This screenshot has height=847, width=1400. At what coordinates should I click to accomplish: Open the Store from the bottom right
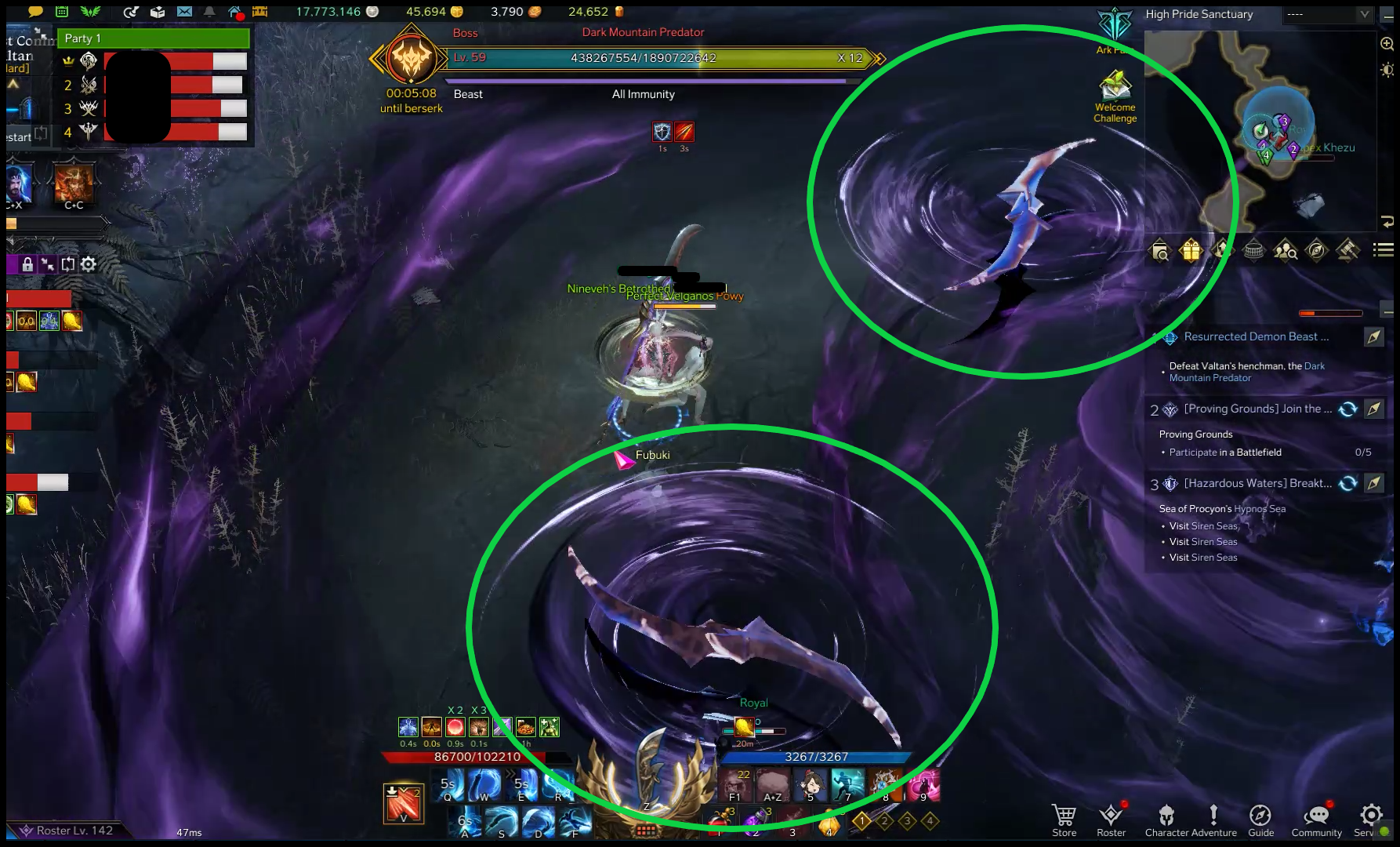1063,816
